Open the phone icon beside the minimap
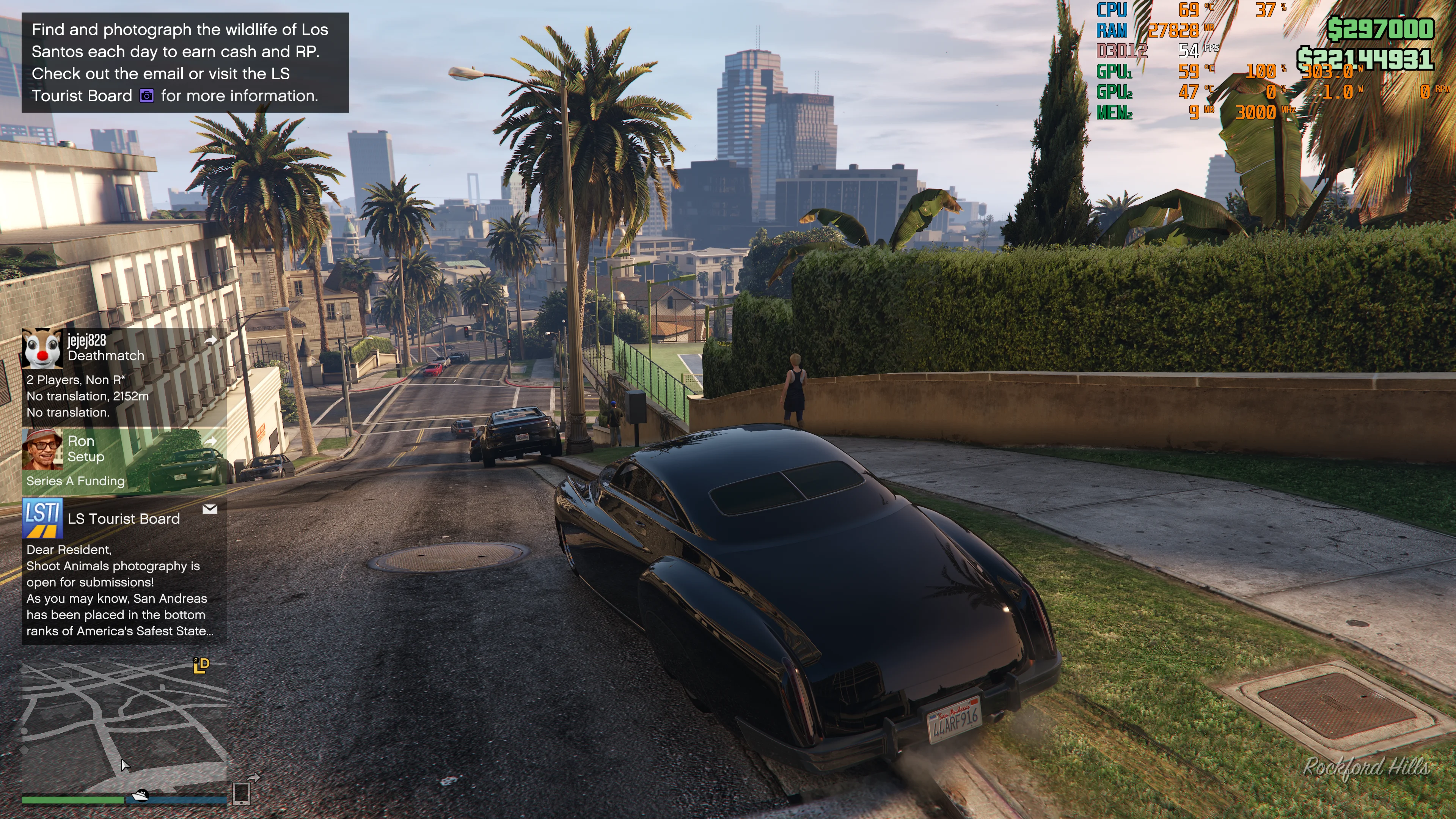This screenshot has height=819, width=1456. (241, 793)
